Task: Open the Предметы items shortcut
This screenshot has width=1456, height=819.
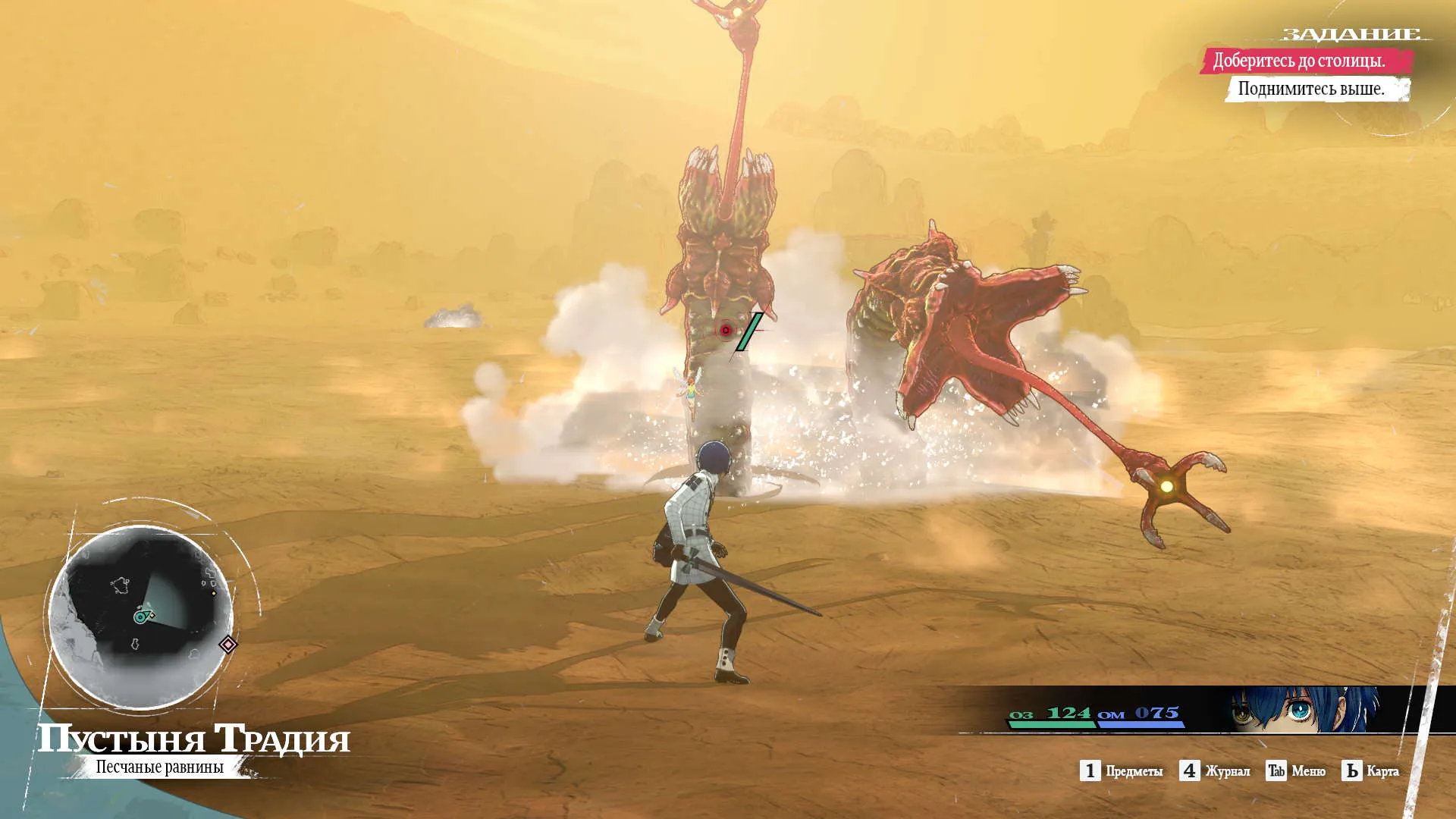Action: click(x=1122, y=771)
